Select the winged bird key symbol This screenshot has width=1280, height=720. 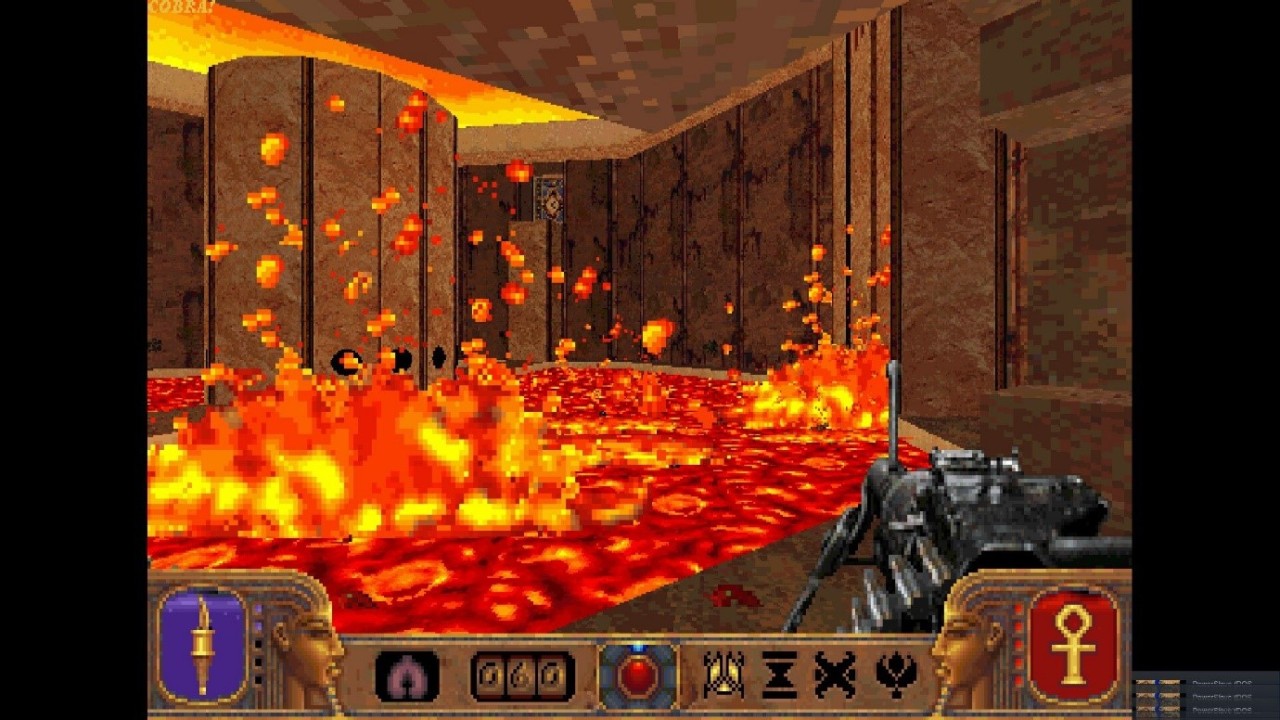(x=896, y=675)
